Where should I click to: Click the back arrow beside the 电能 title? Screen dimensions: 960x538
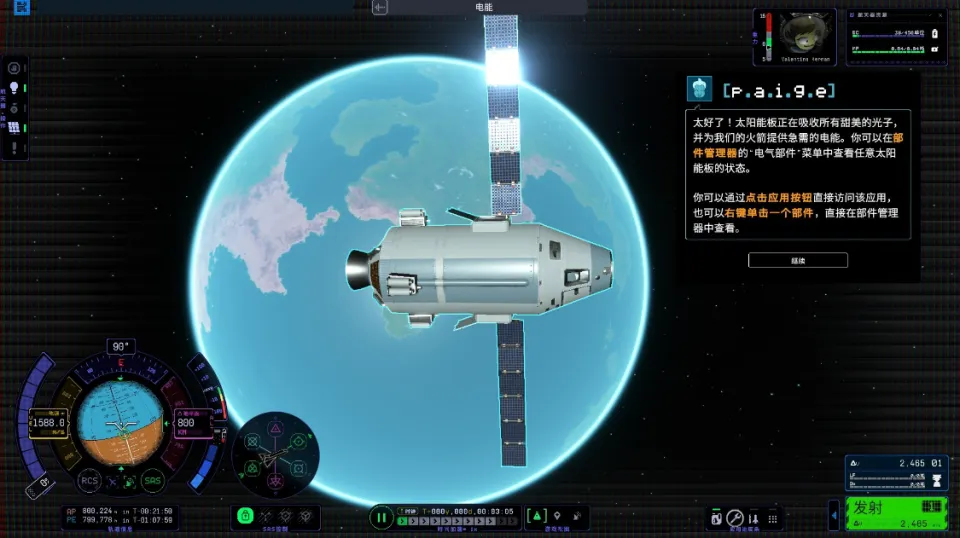(x=380, y=8)
